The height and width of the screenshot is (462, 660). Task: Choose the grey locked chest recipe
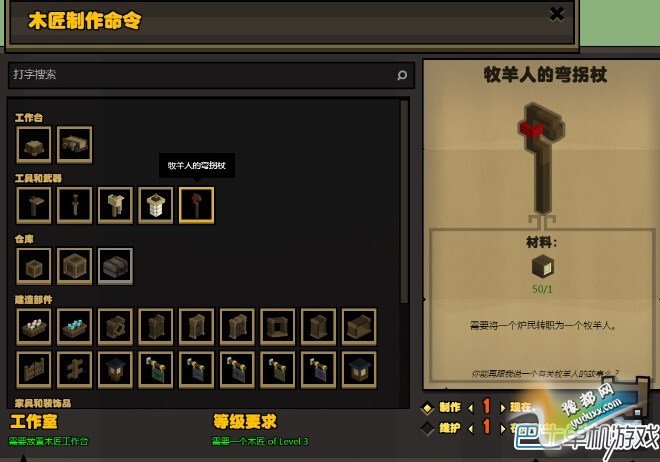(x=115, y=266)
